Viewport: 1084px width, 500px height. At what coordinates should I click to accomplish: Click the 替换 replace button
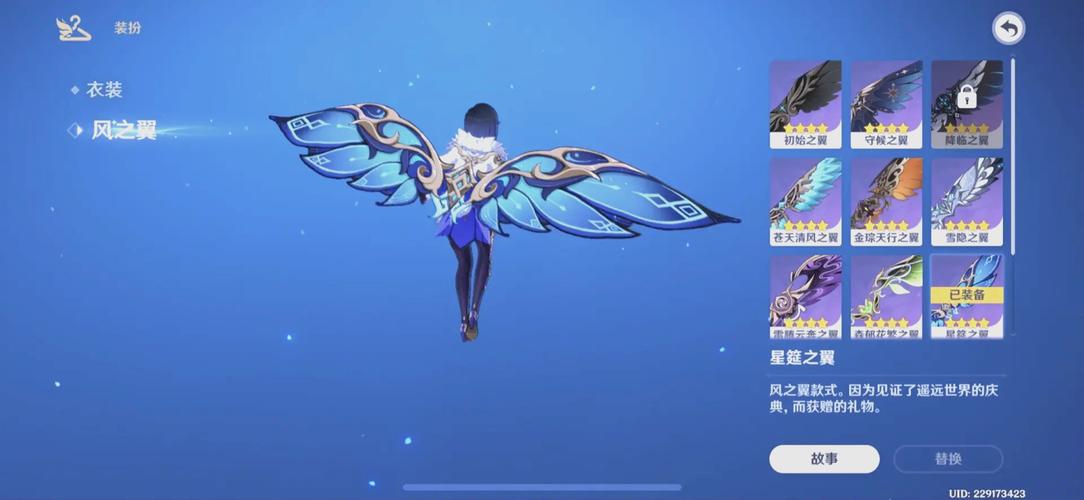point(948,459)
